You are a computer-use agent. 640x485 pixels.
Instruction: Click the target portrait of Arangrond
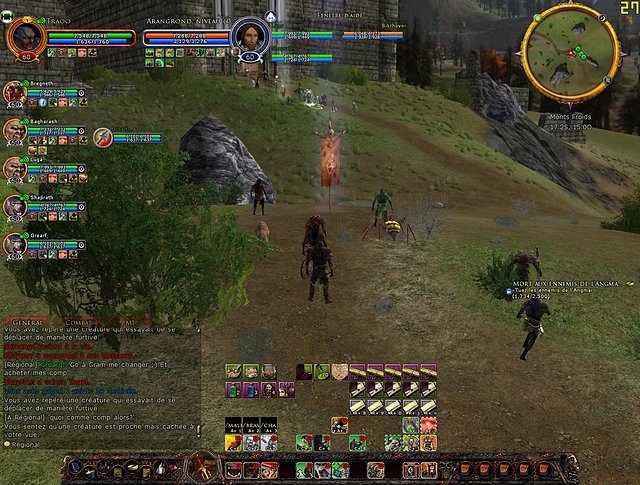tap(247, 36)
